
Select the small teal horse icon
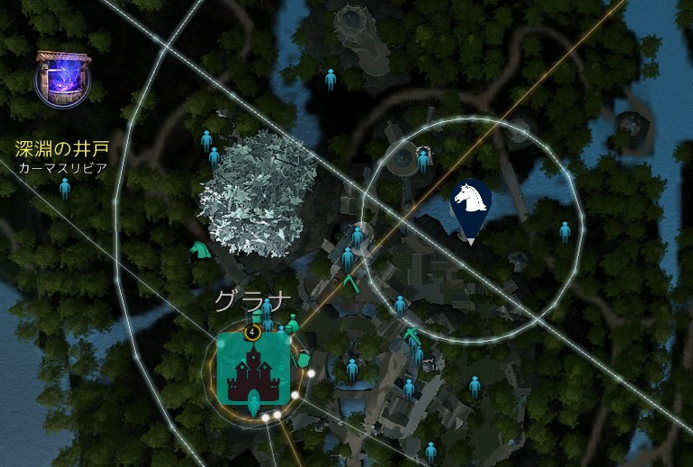[200, 249]
